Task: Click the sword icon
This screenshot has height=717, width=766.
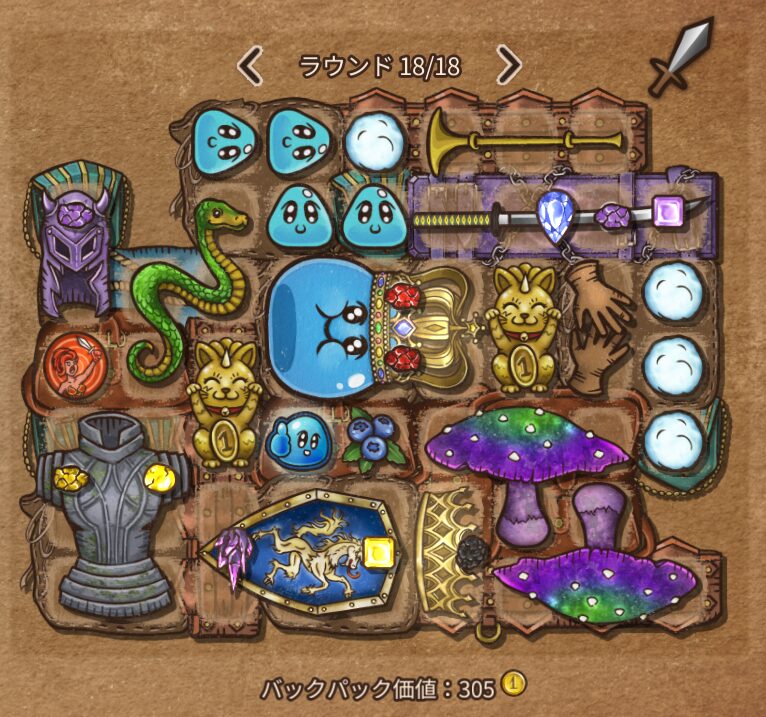Action: coord(681,55)
